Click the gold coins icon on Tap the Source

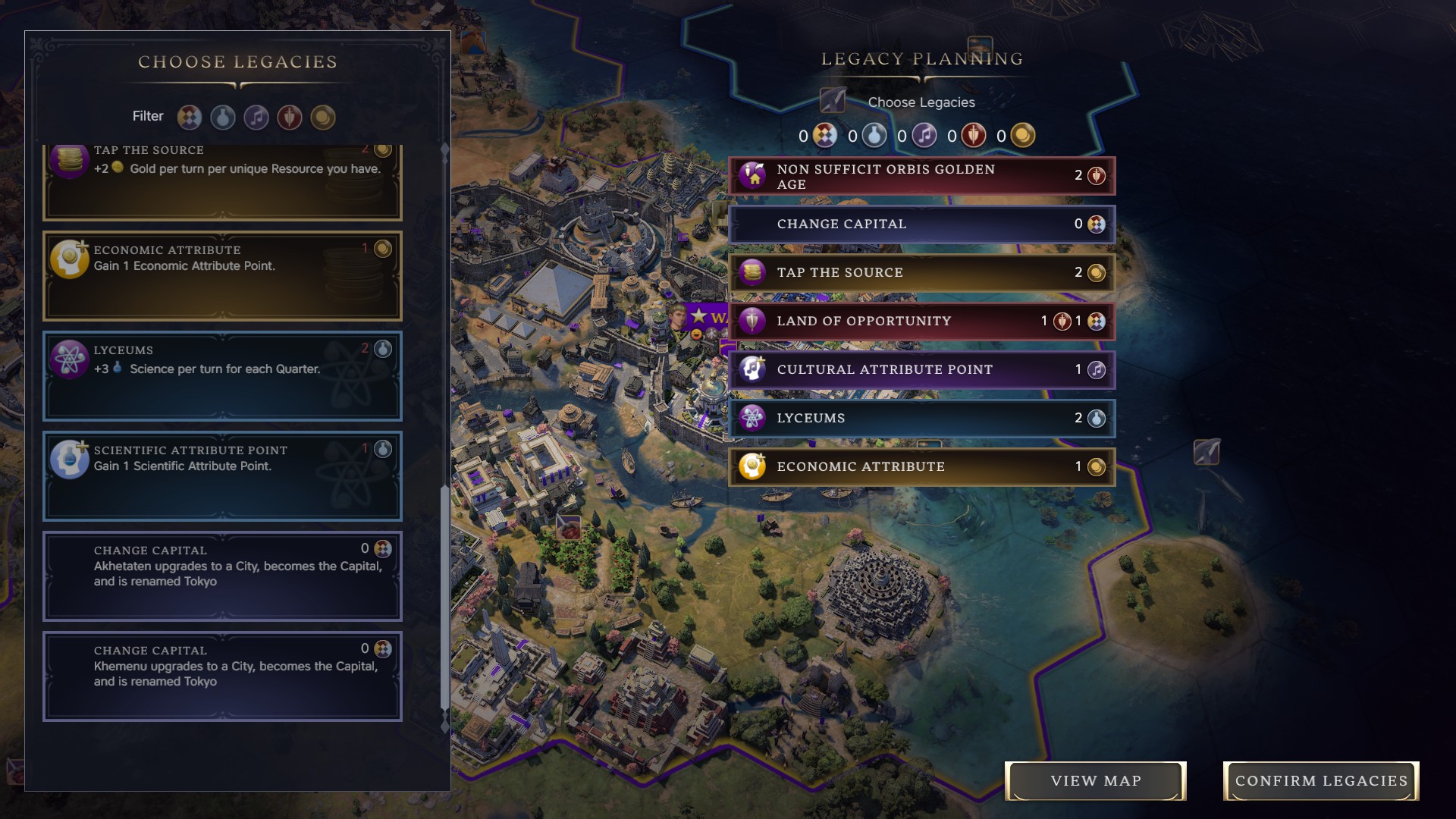pos(752,272)
